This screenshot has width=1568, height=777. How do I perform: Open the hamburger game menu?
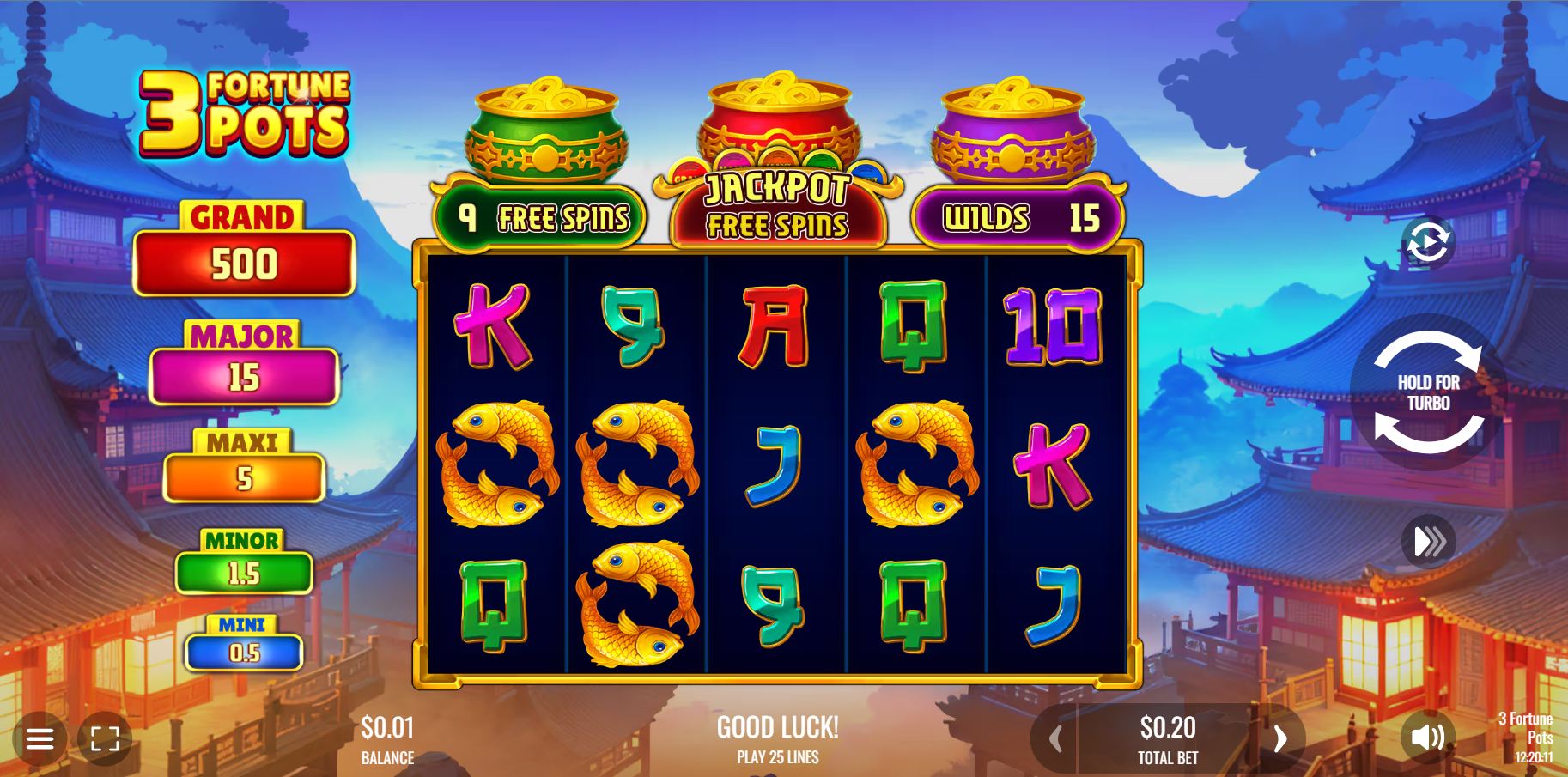click(40, 738)
